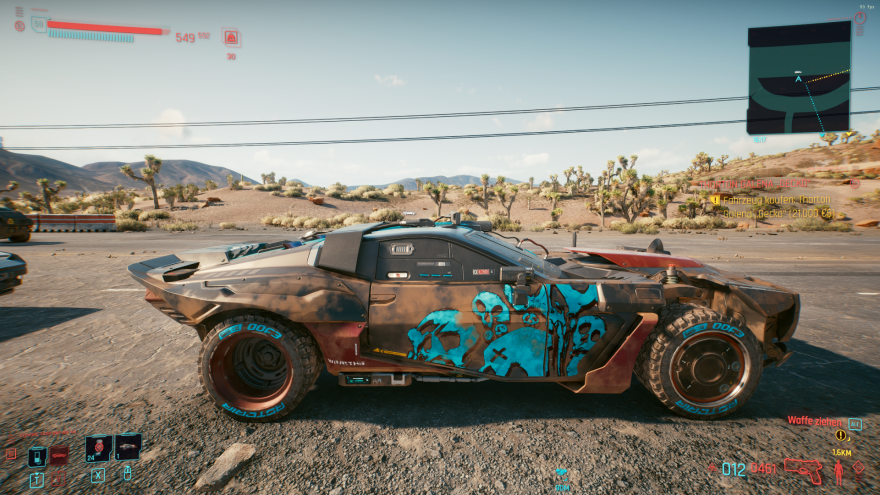Click the yellow quest marker above 1.6KM
880x495 pixels.
841,435
